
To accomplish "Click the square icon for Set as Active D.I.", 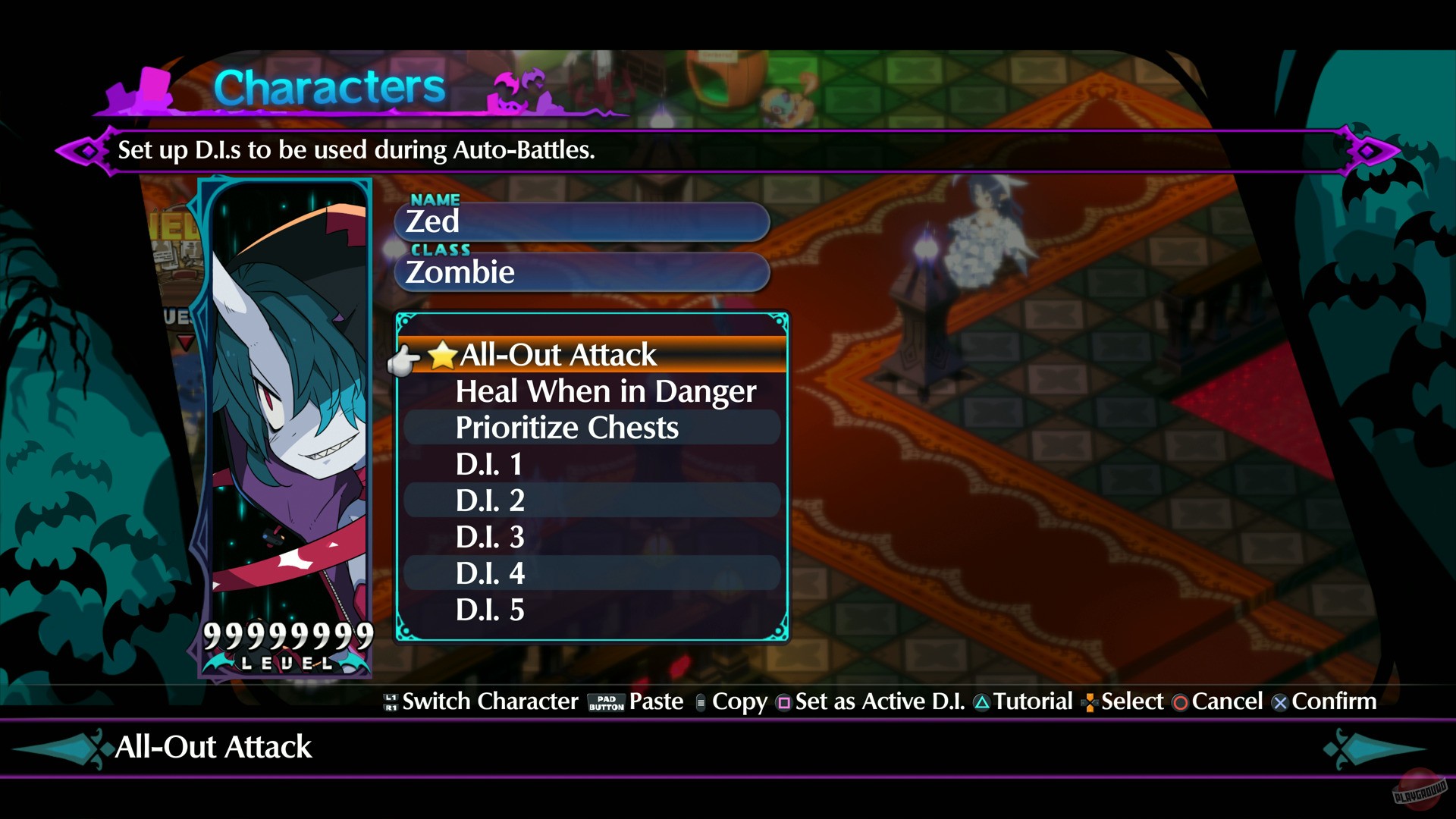I will (783, 701).
